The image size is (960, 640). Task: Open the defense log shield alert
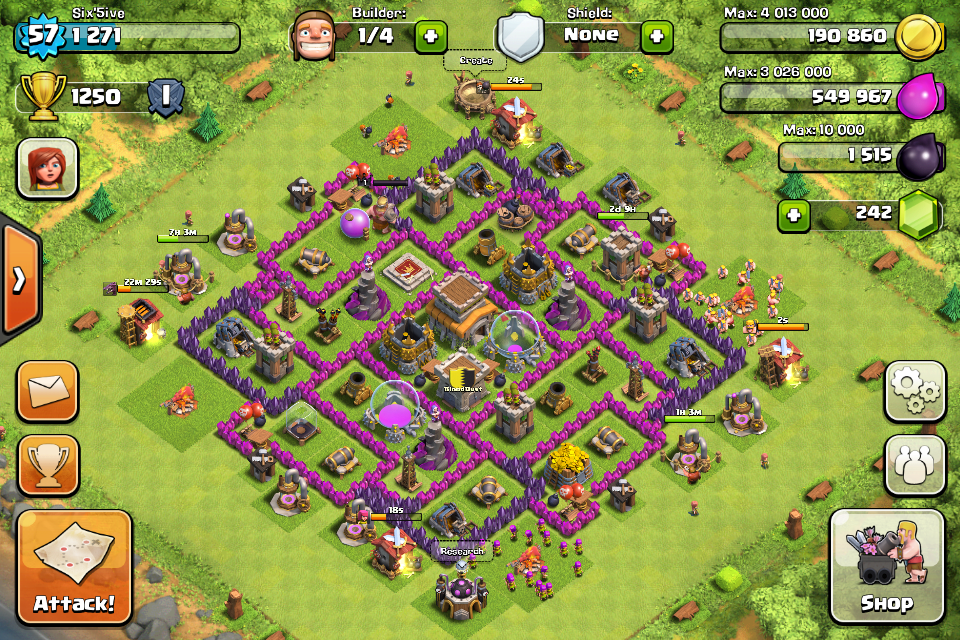click(x=164, y=97)
